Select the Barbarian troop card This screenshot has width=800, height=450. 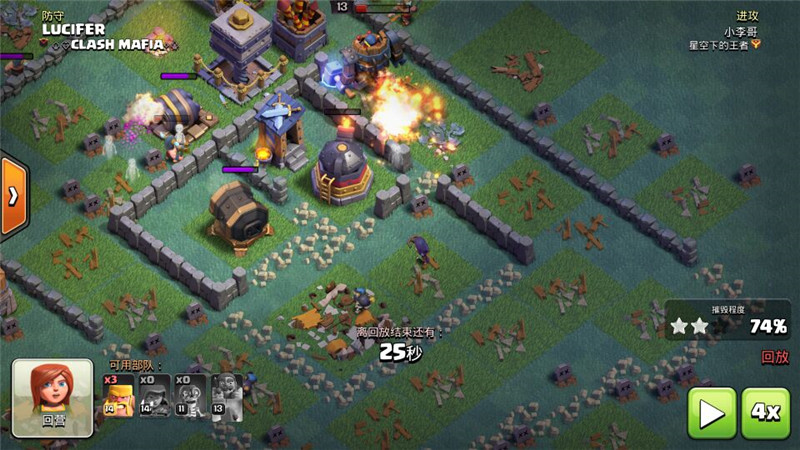pyautogui.click(x=118, y=395)
